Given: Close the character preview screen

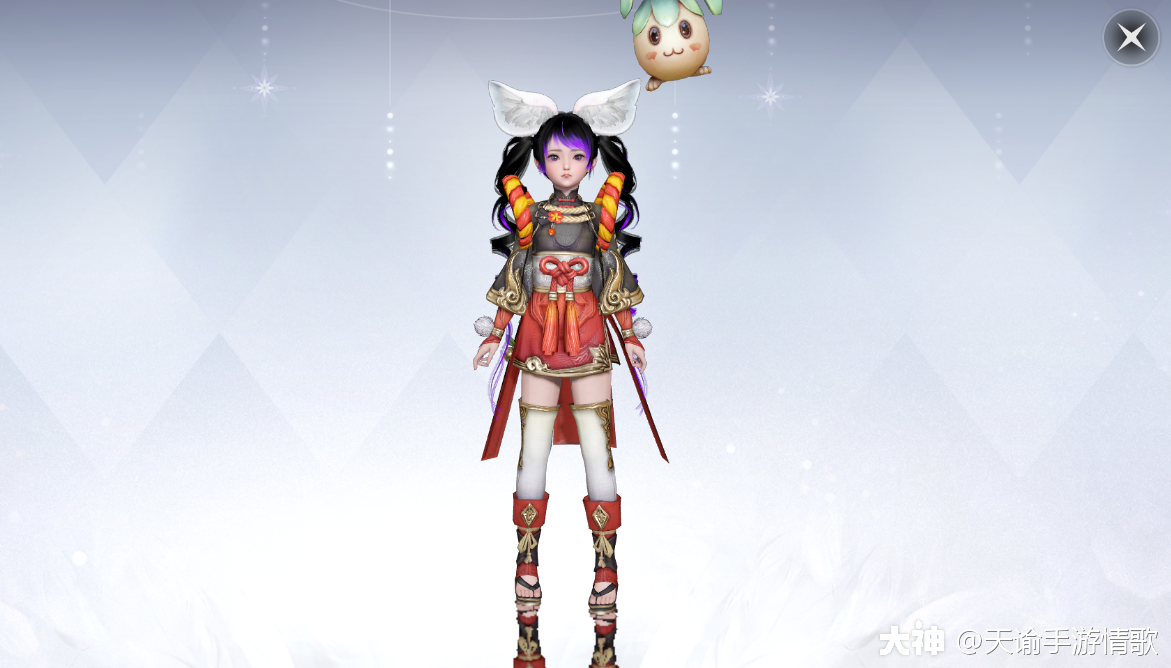Looking at the screenshot, I should click(1131, 38).
